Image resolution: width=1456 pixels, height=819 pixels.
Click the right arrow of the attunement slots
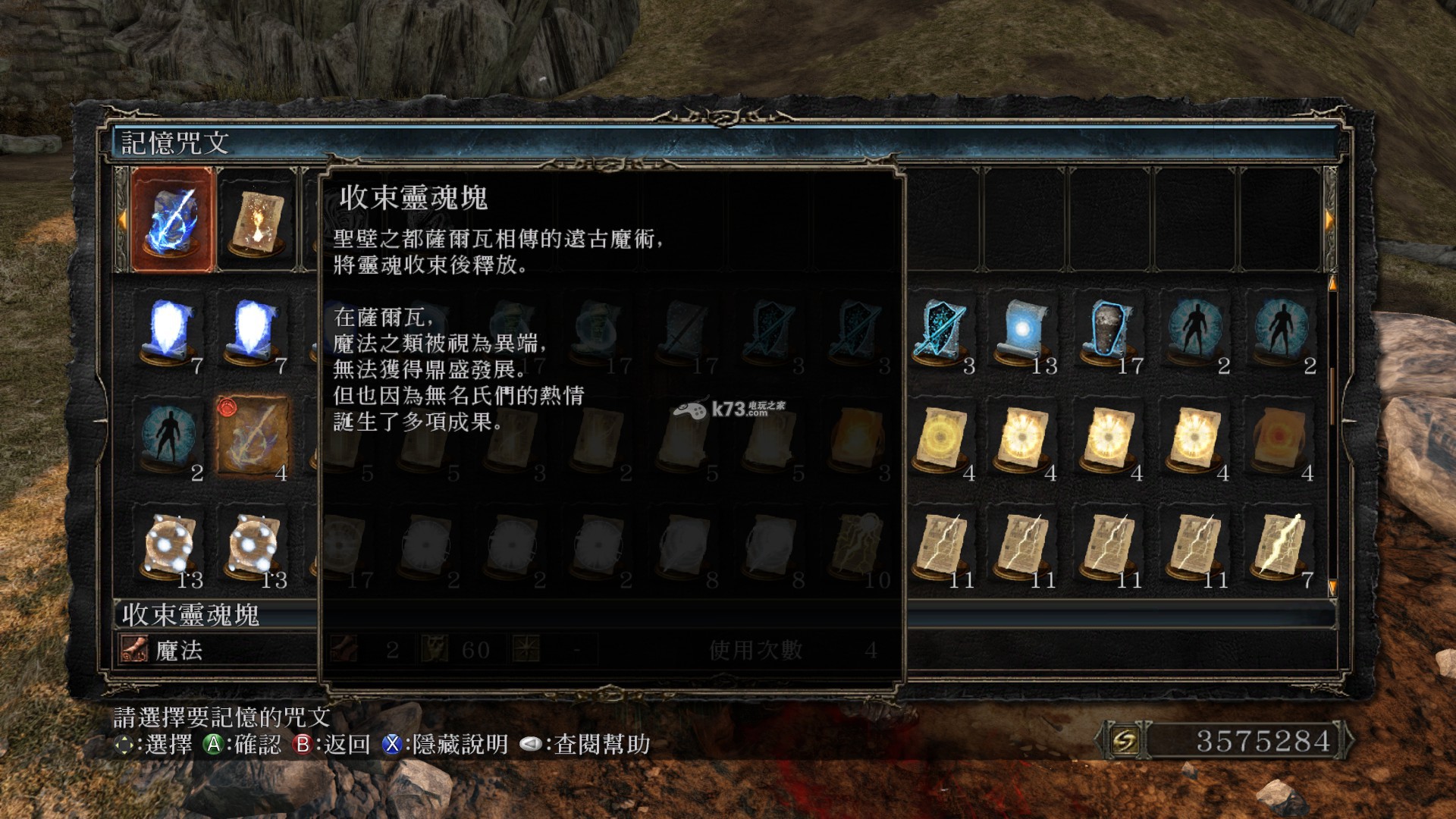(x=1329, y=220)
